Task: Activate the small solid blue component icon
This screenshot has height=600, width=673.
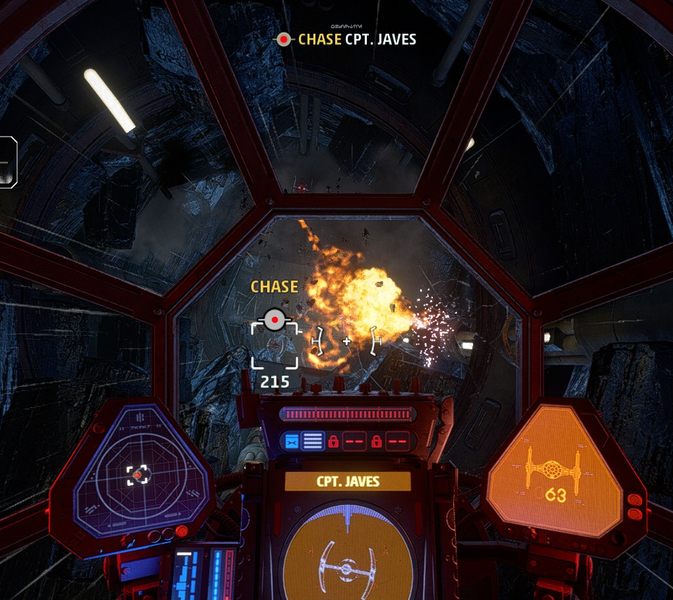Action: point(292,440)
